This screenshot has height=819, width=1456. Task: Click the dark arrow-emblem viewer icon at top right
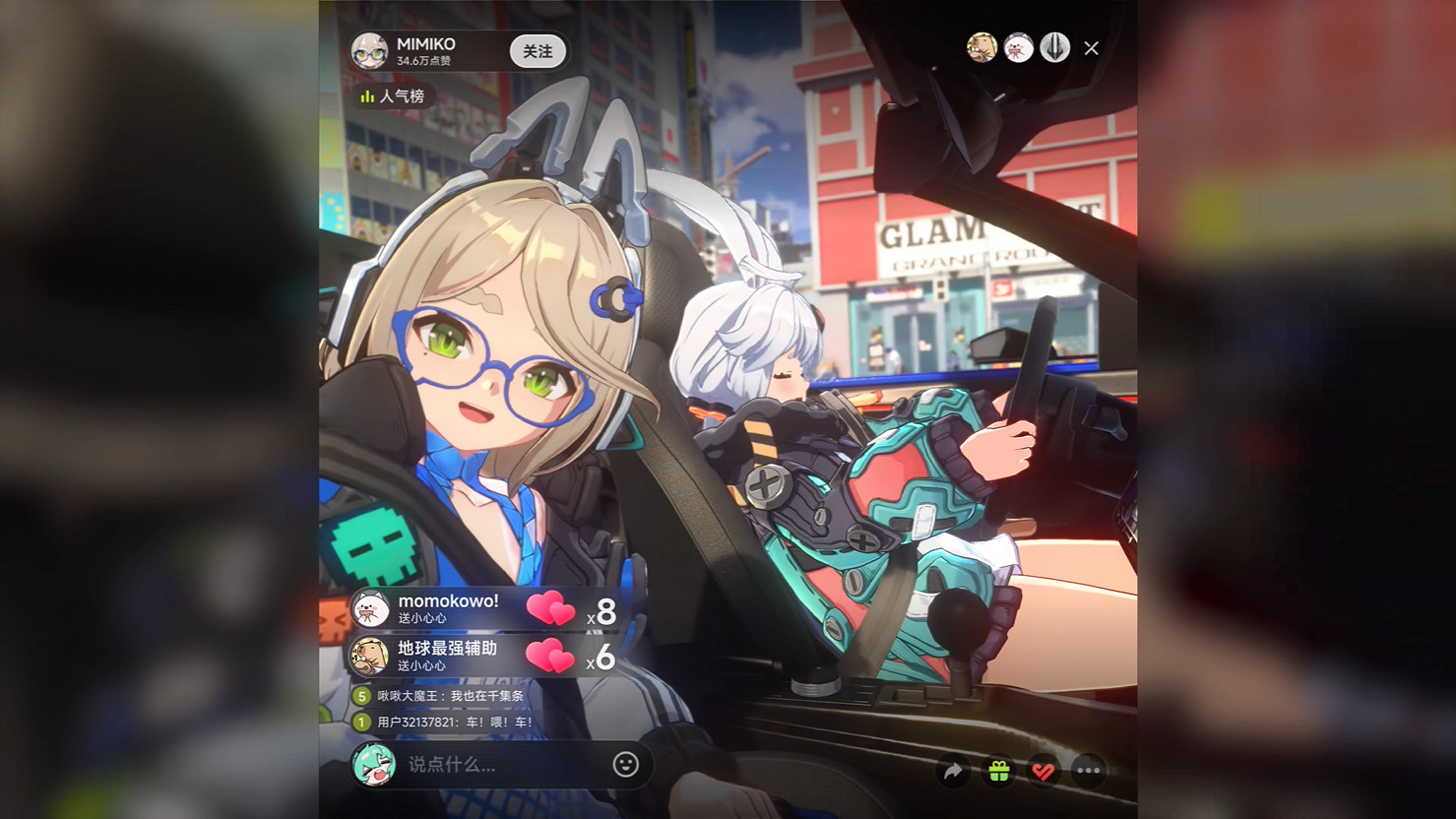(1053, 47)
